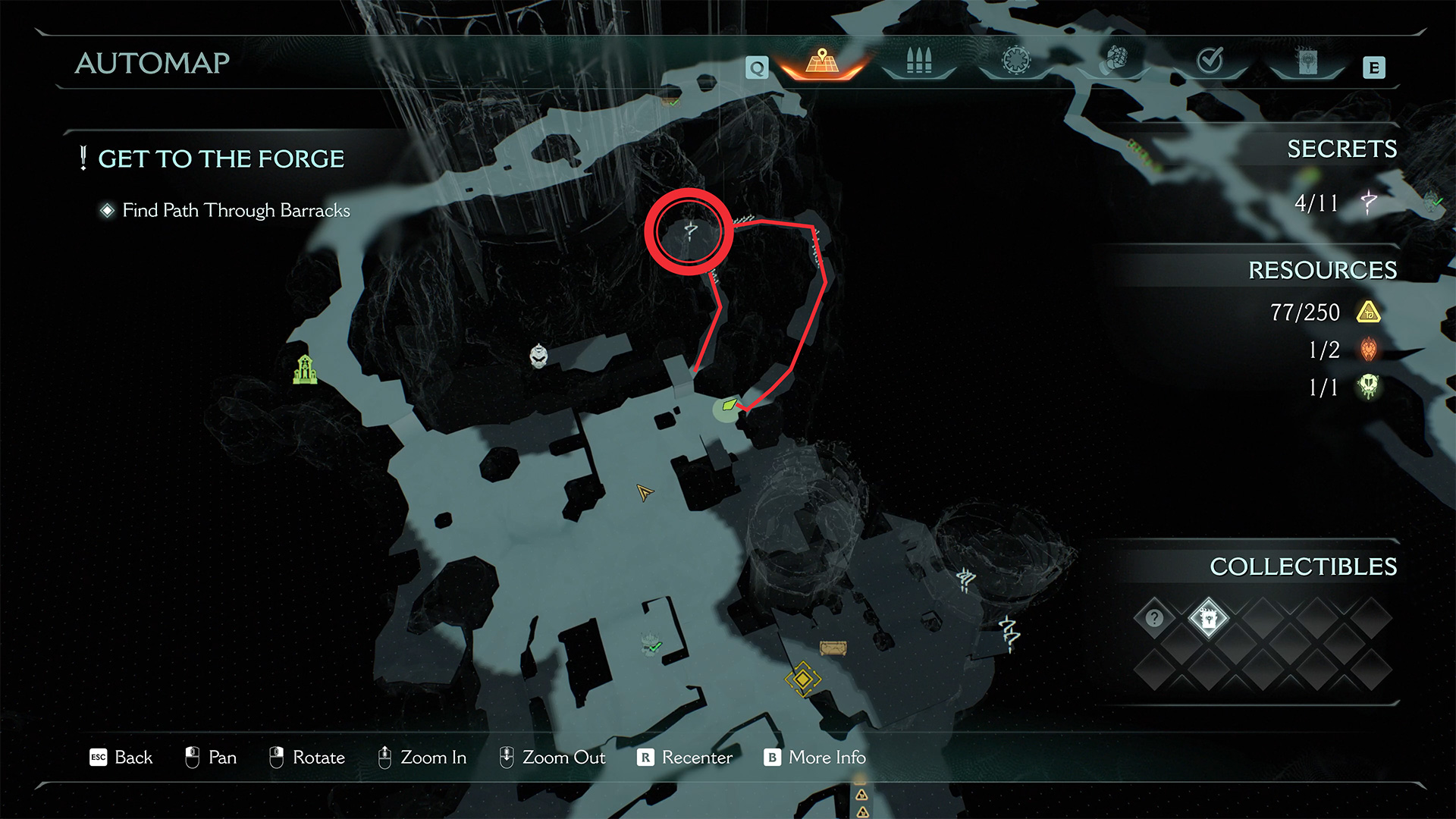
Task: Select the unknown question-mark collectible slot
Action: (1154, 618)
